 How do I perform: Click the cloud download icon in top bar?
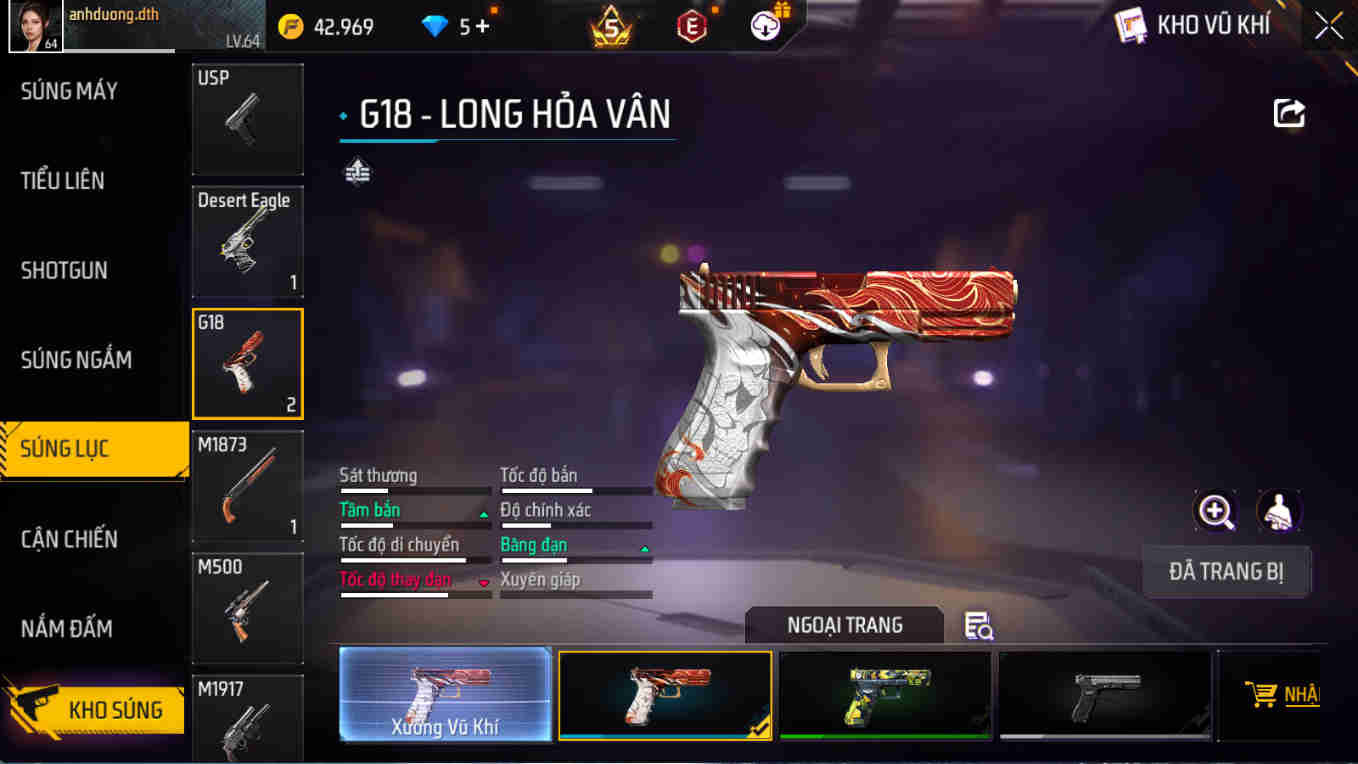tap(762, 26)
